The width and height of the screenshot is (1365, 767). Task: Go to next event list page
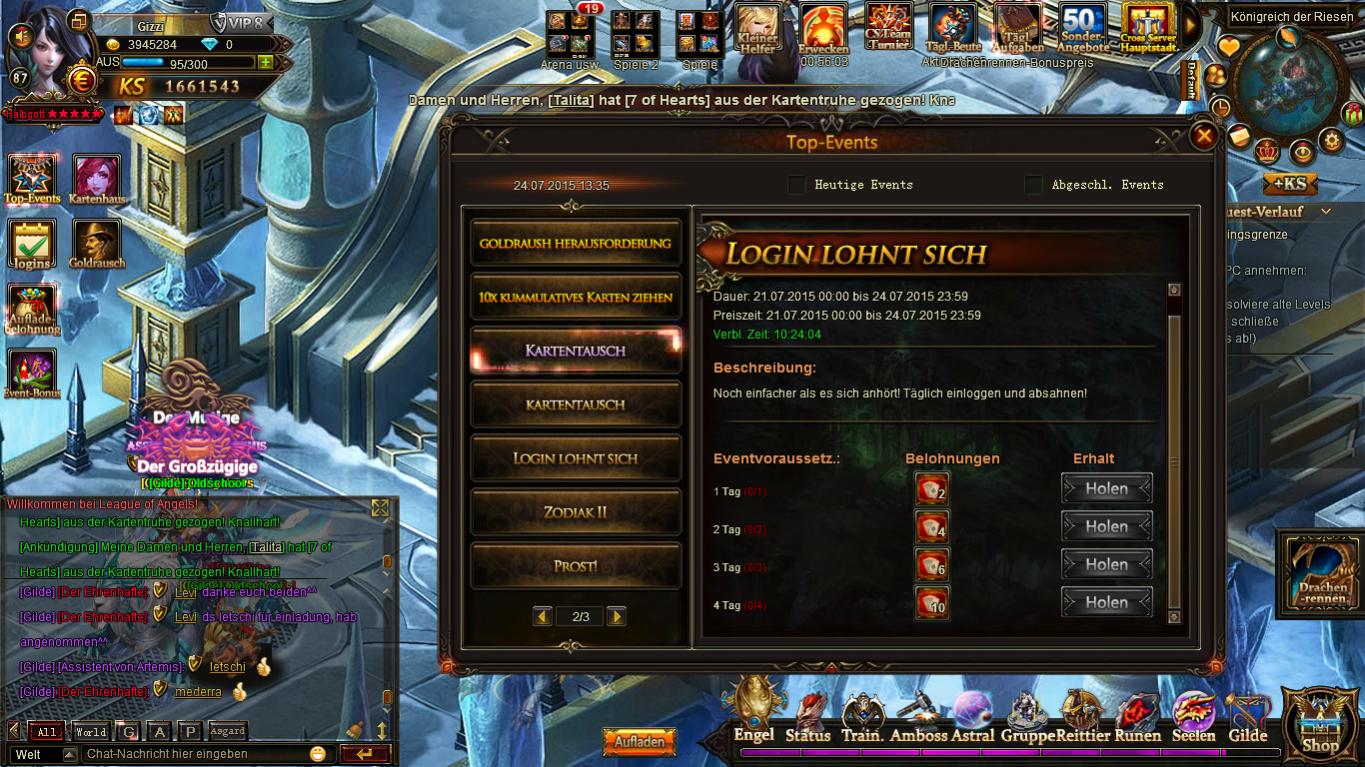616,617
